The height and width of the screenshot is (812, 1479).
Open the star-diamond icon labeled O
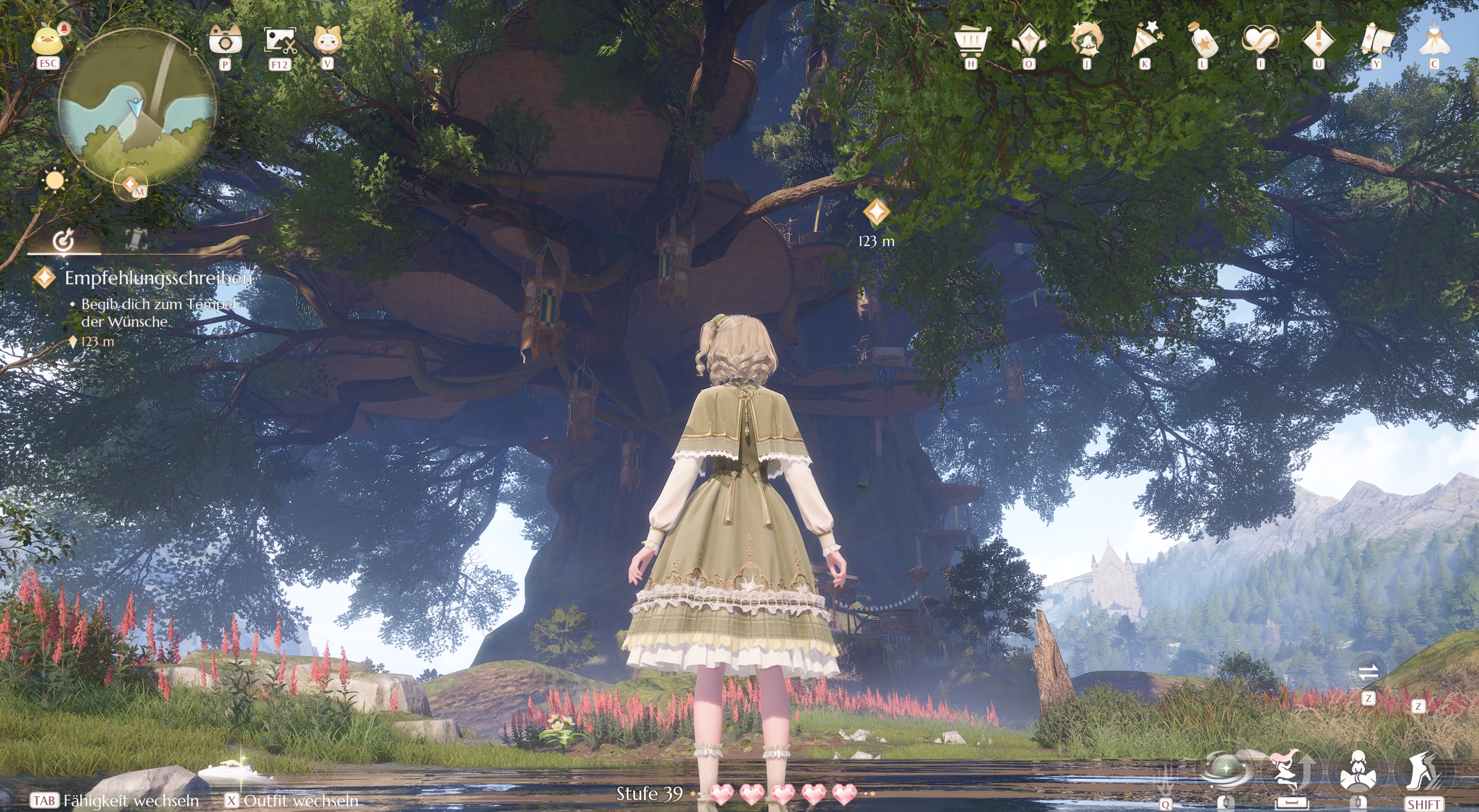pyautogui.click(x=1028, y=38)
